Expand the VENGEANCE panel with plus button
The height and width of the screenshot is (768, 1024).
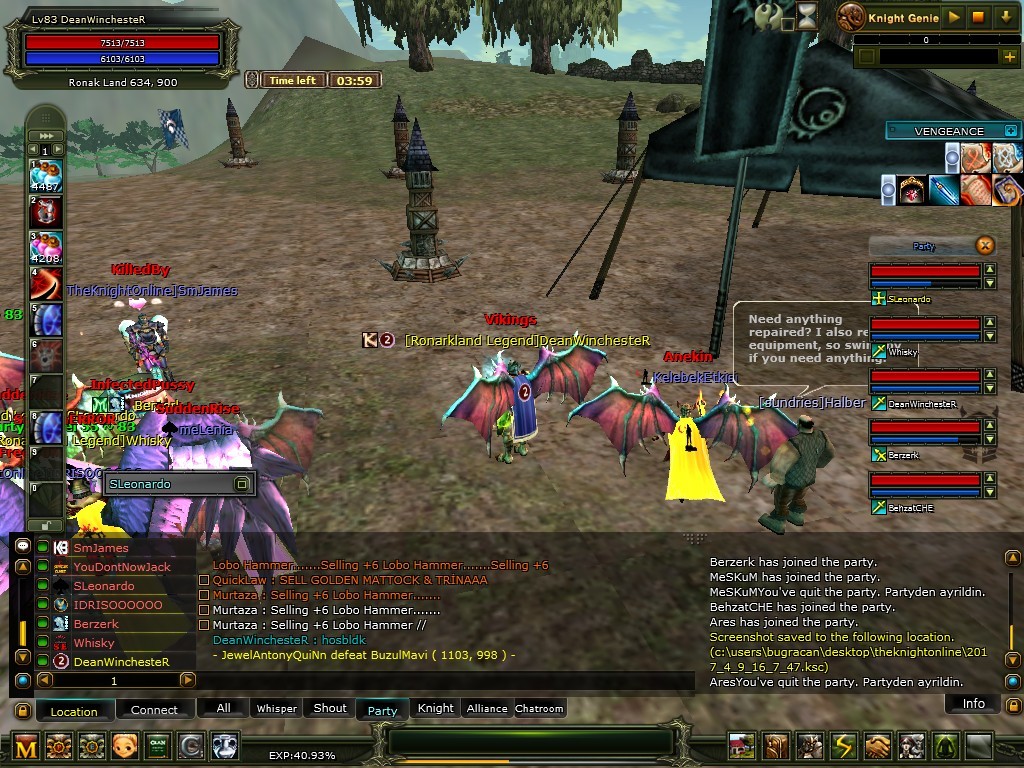[x=1011, y=130]
